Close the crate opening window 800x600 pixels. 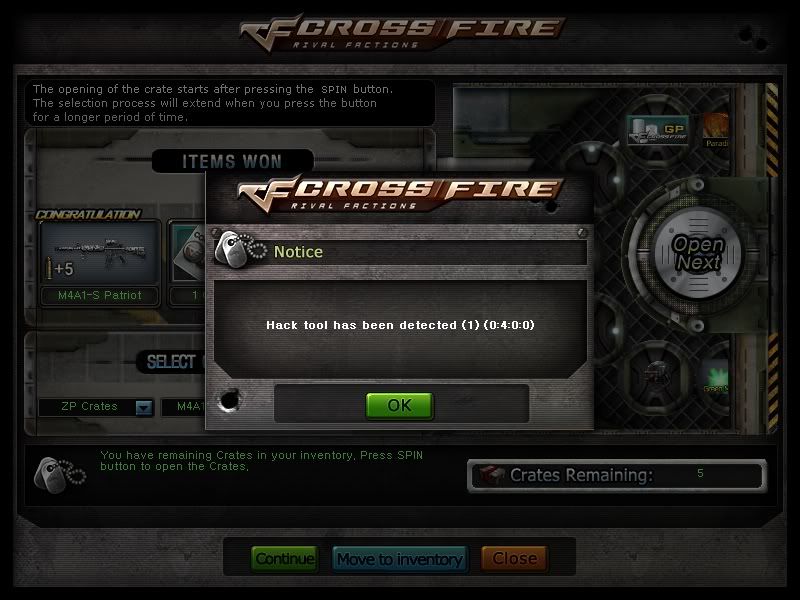click(514, 559)
